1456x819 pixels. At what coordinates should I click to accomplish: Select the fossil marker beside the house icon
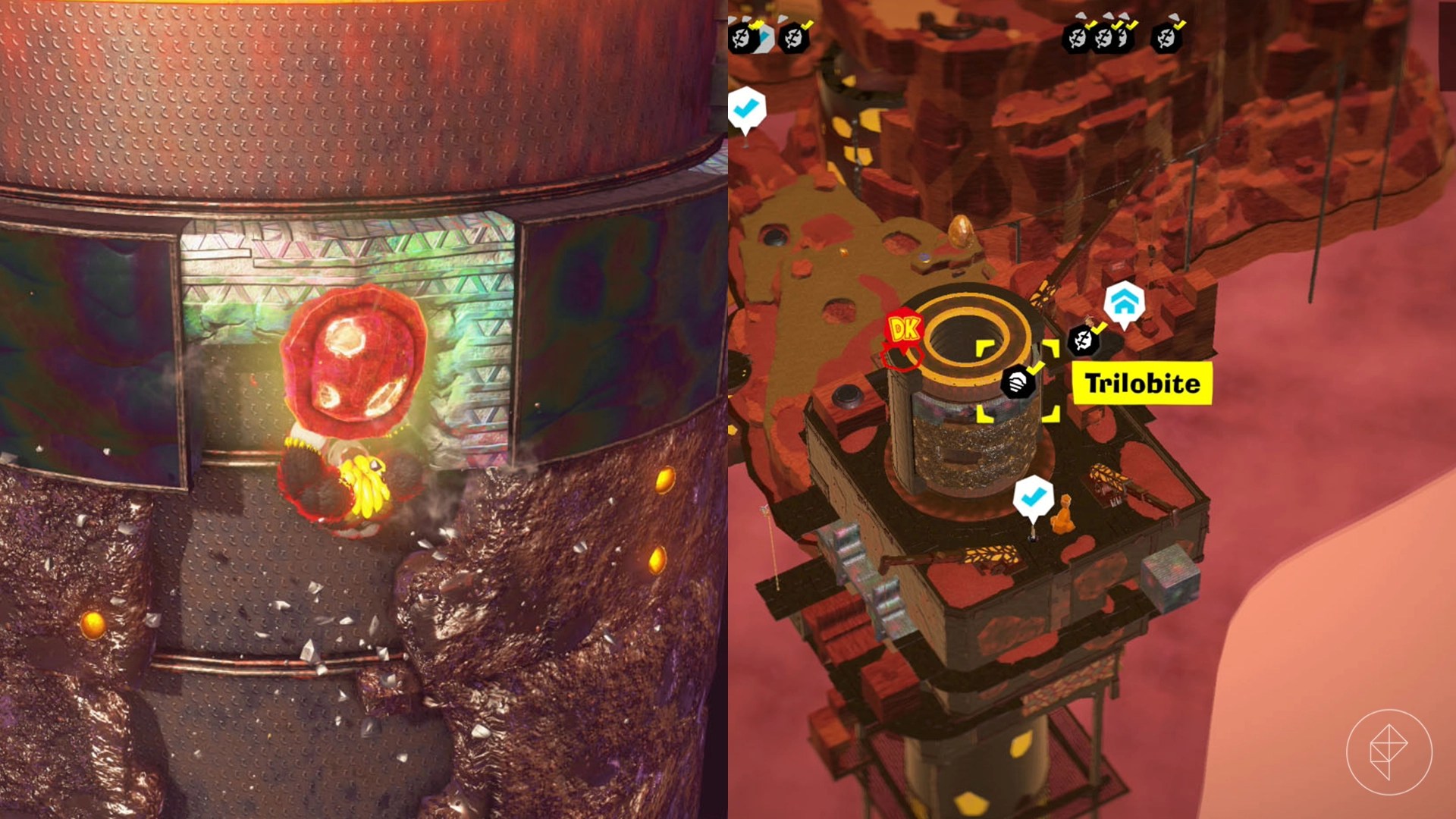pos(1084,339)
